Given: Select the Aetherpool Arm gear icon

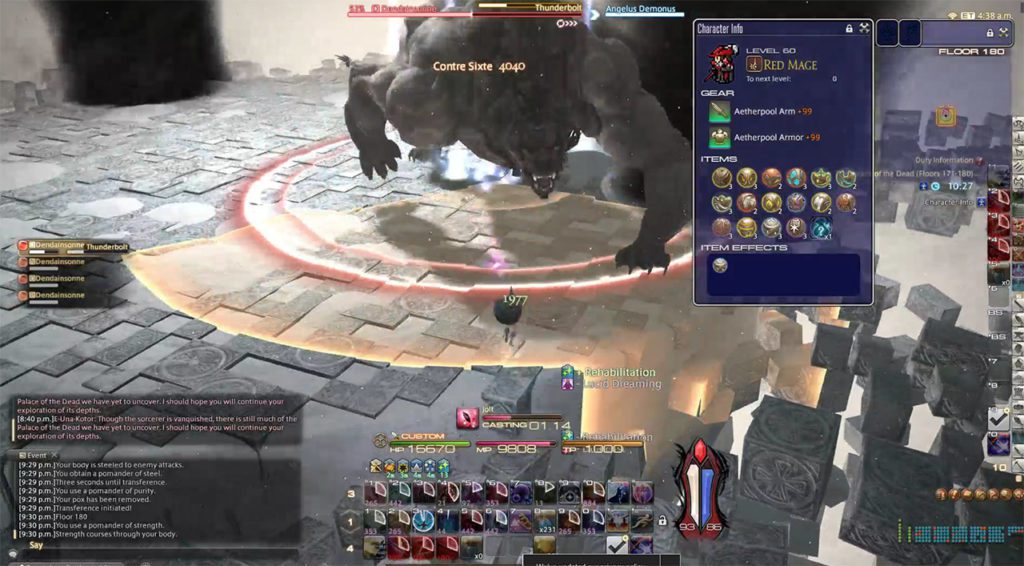Looking at the screenshot, I should [x=720, y=111].
